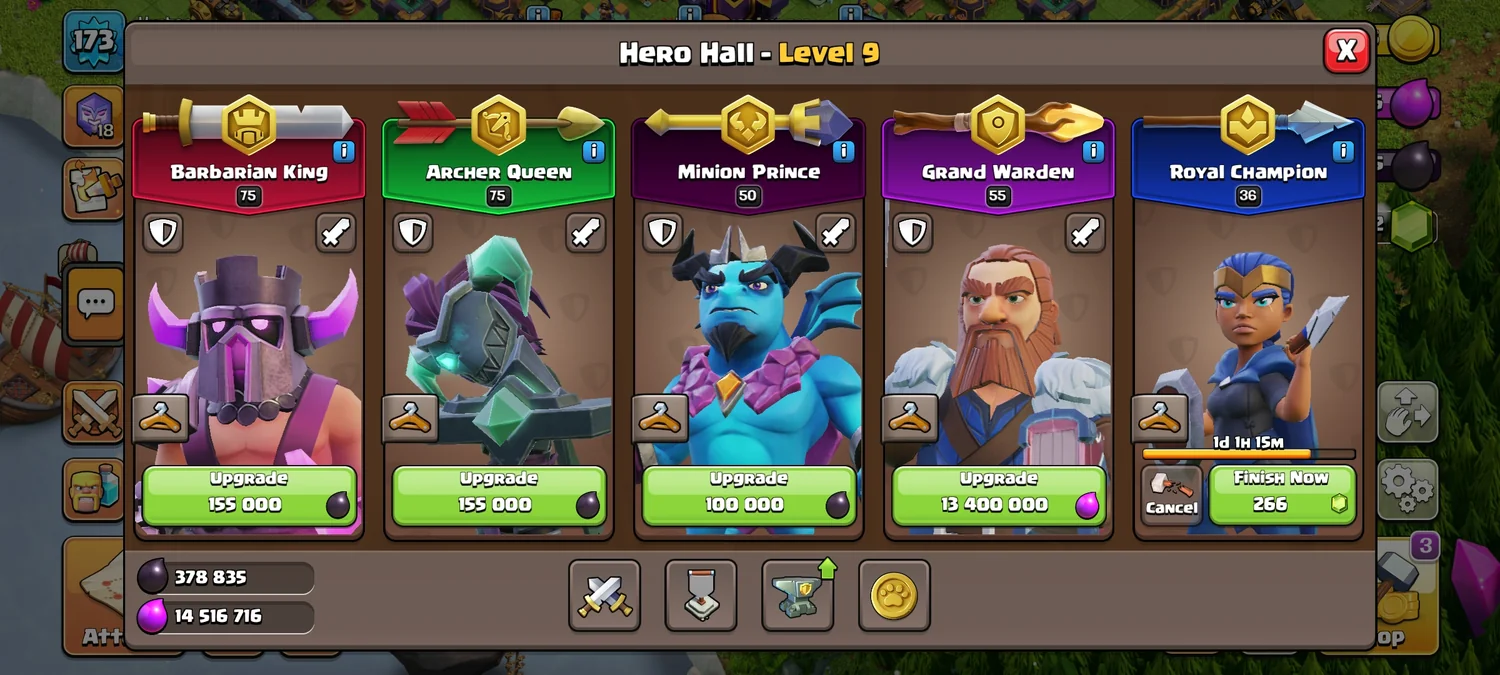Close the Hero Hall window
Image resolution: width=1500 pixels, height=675 pixels.
point(1346,50)
